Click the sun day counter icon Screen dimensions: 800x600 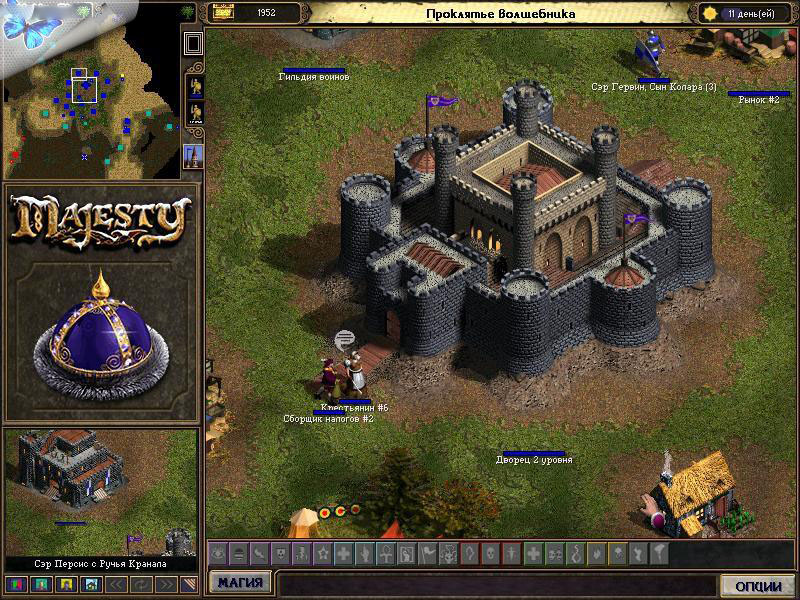pos(711,13)
